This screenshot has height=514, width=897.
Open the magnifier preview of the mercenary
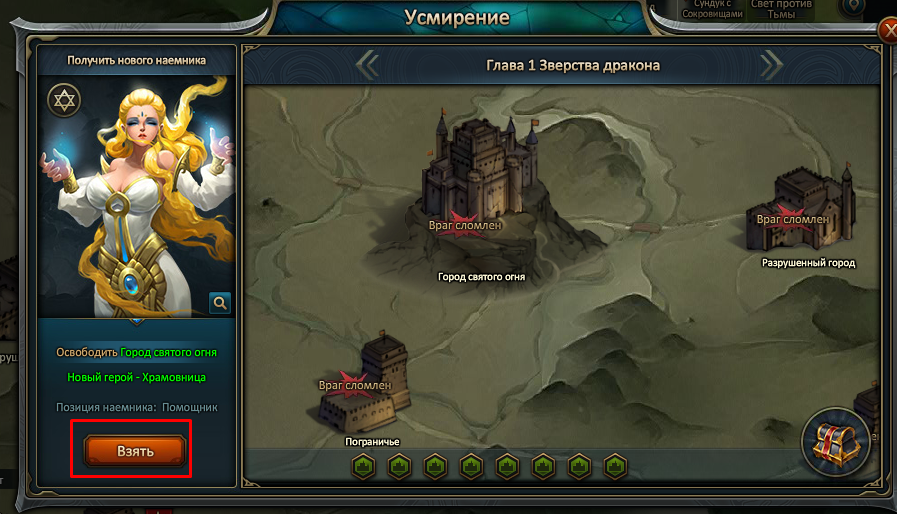coord(220,301)
